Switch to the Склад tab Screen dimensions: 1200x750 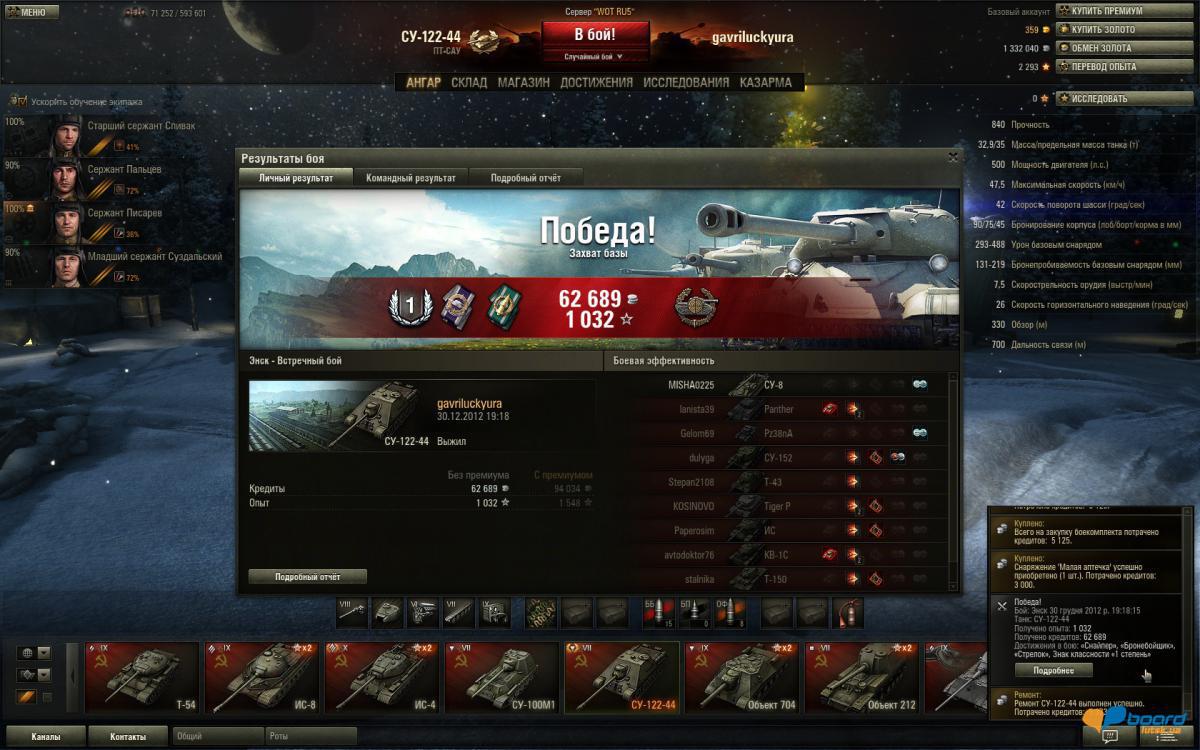[469, 82]
